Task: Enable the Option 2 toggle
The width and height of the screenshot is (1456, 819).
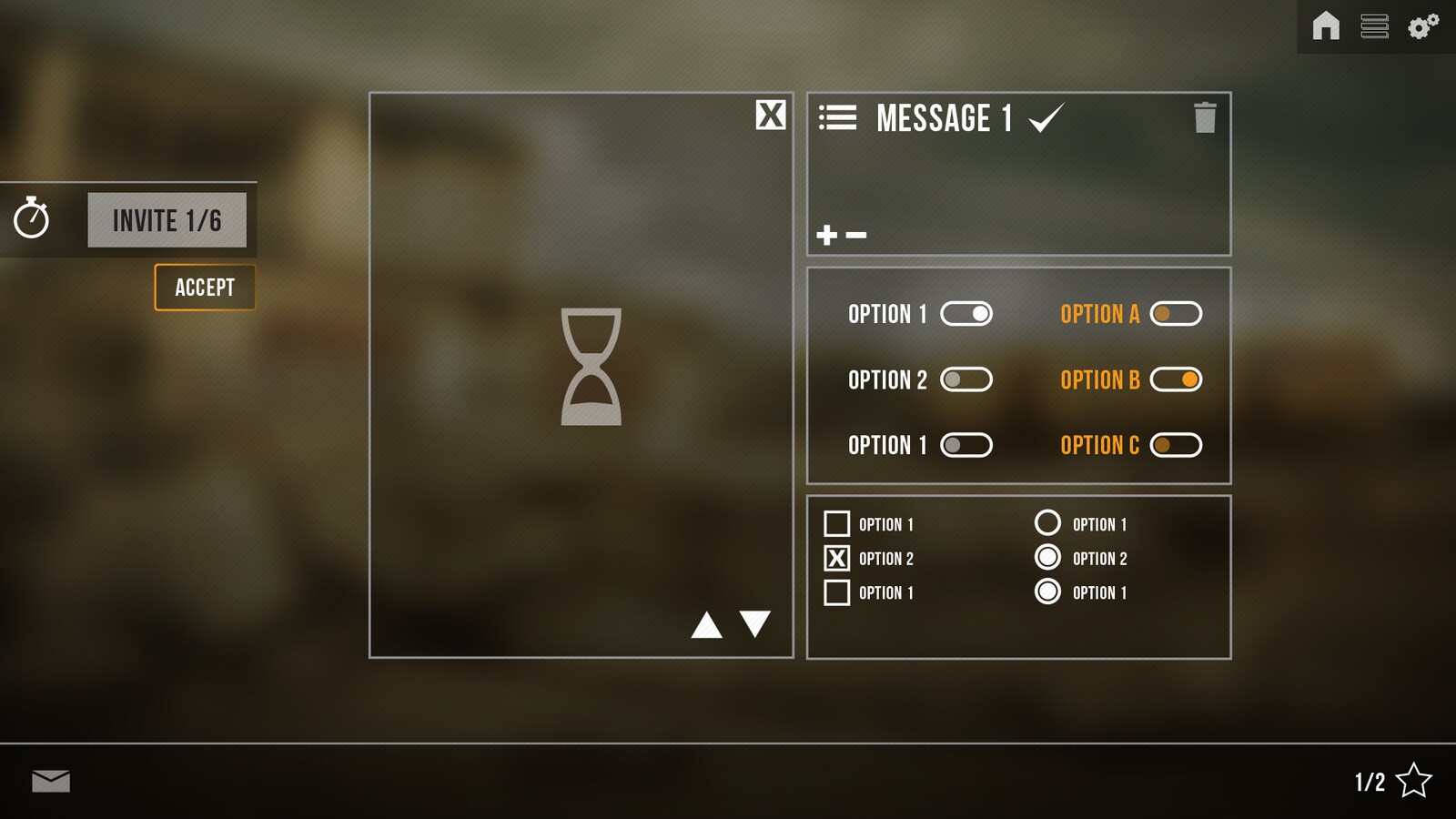Action: [967, 379]
